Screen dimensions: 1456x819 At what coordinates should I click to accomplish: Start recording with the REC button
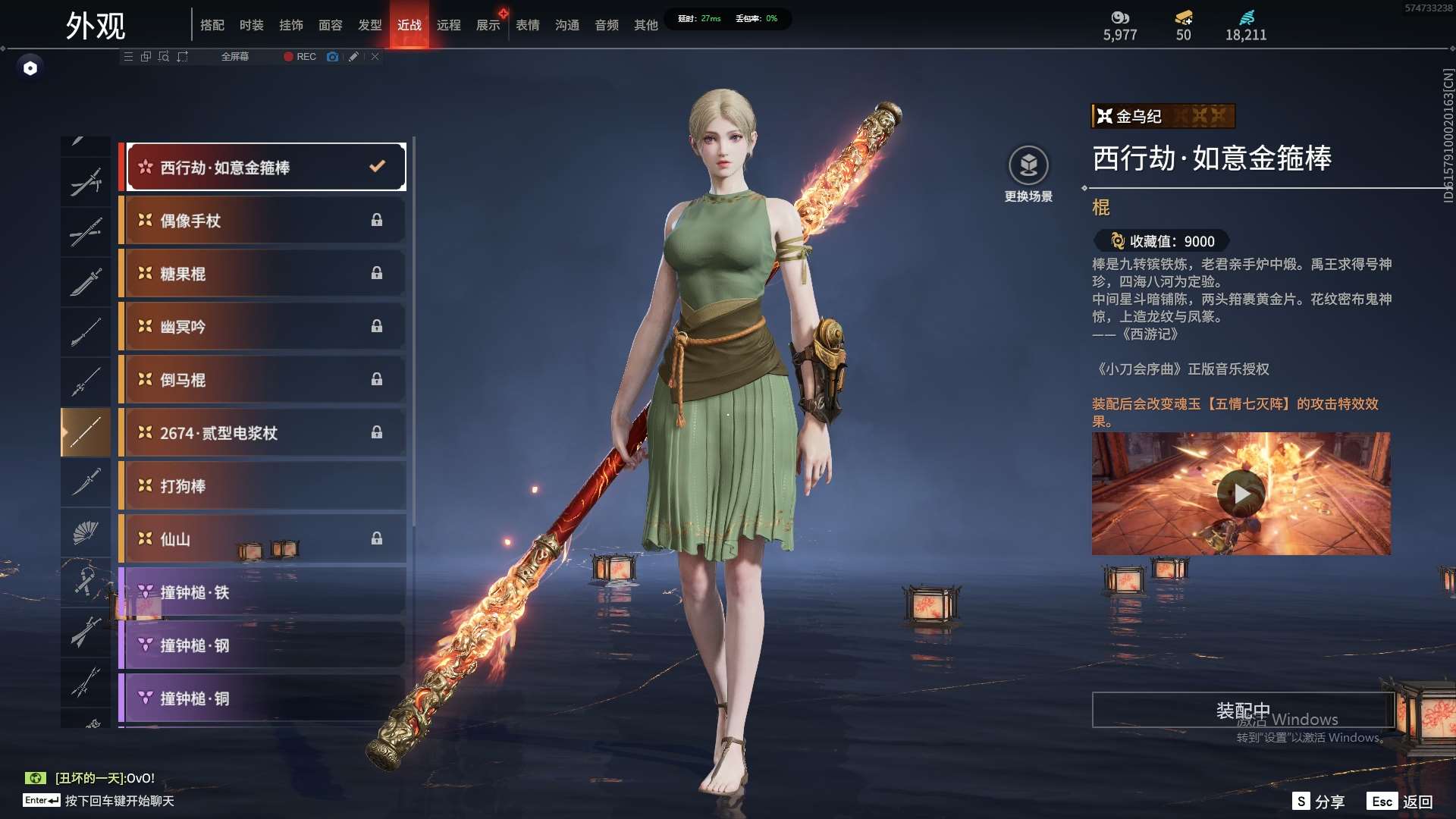click(x=300, y=57)
